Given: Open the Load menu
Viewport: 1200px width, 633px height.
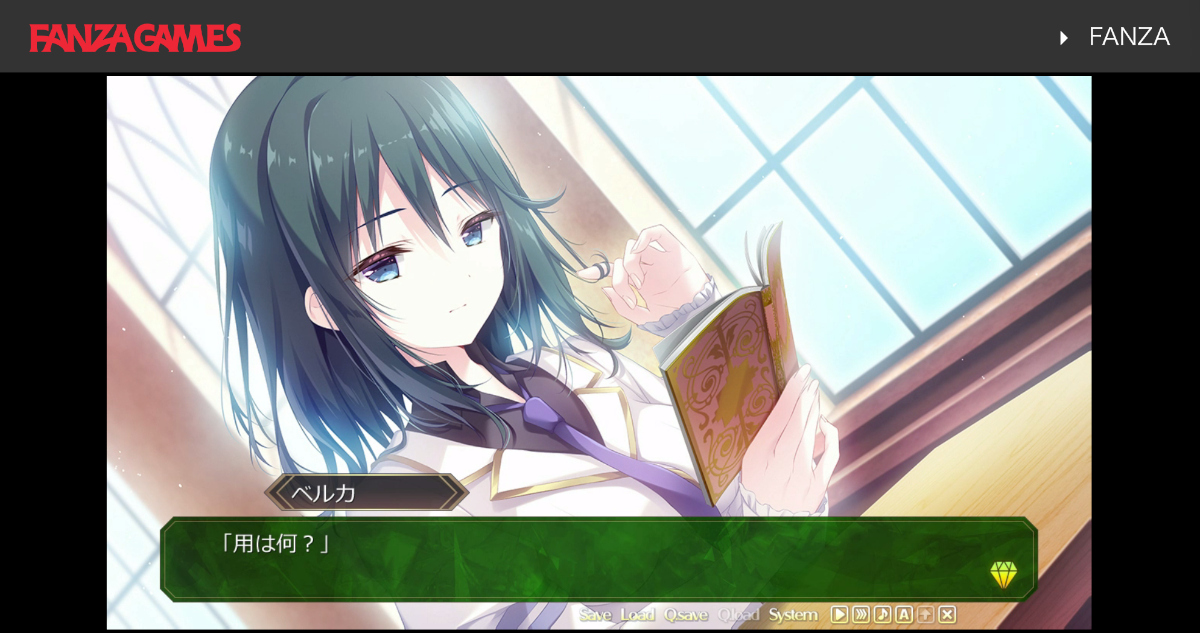Looking at the screenshot, I should coord(637,615).
